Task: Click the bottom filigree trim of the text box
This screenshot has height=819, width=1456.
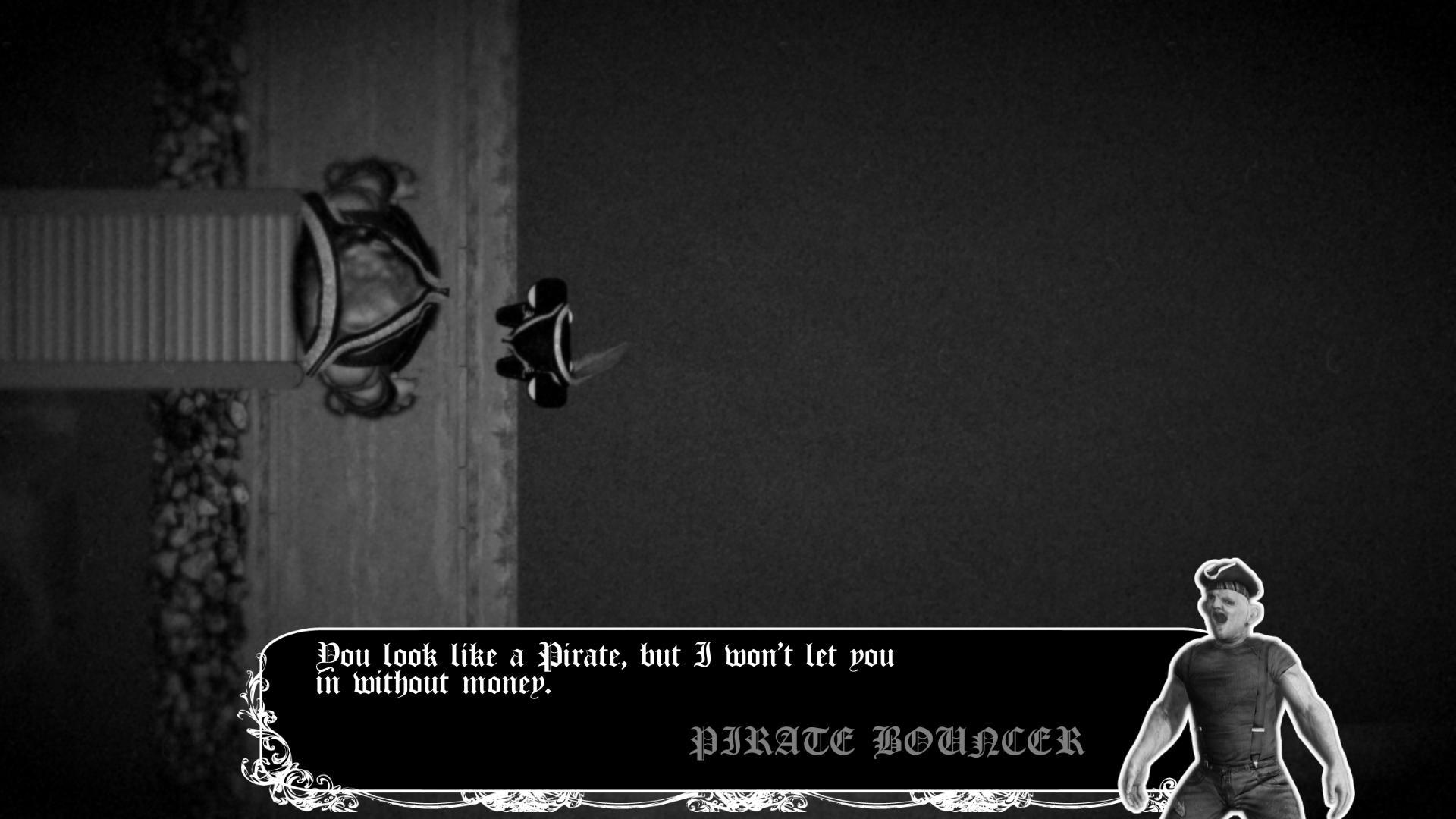Action: pyautogui.click(x=682, y=800)
